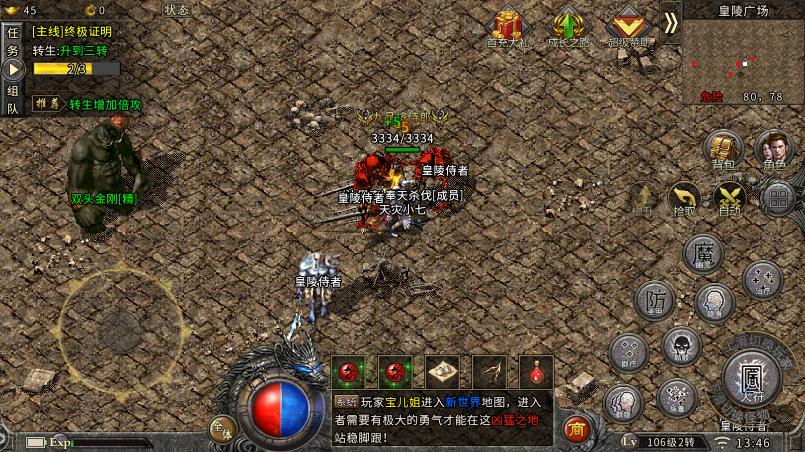Image resolution: width=805 pixels, height=452 pixels.
Task: Cast the skull skill
Action: click(x=681, y=346)
